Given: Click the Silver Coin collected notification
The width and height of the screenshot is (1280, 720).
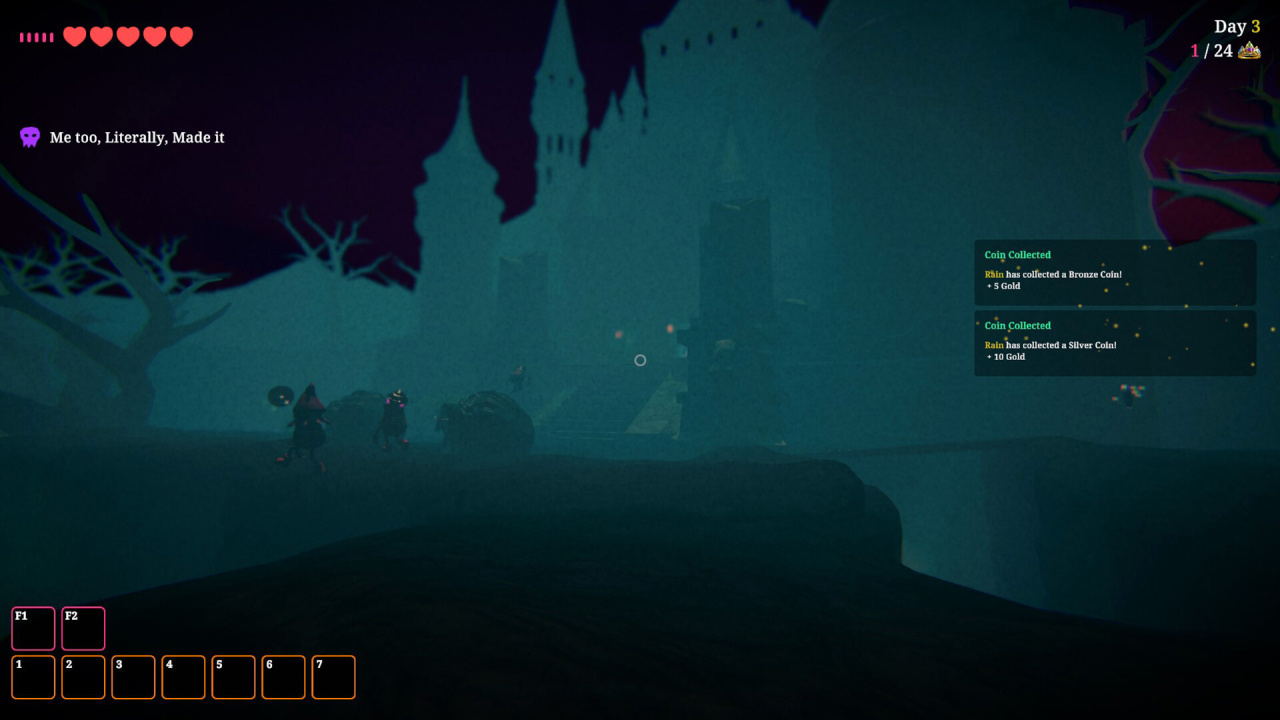Looking at the screenshot, I should pos(1115,343).
